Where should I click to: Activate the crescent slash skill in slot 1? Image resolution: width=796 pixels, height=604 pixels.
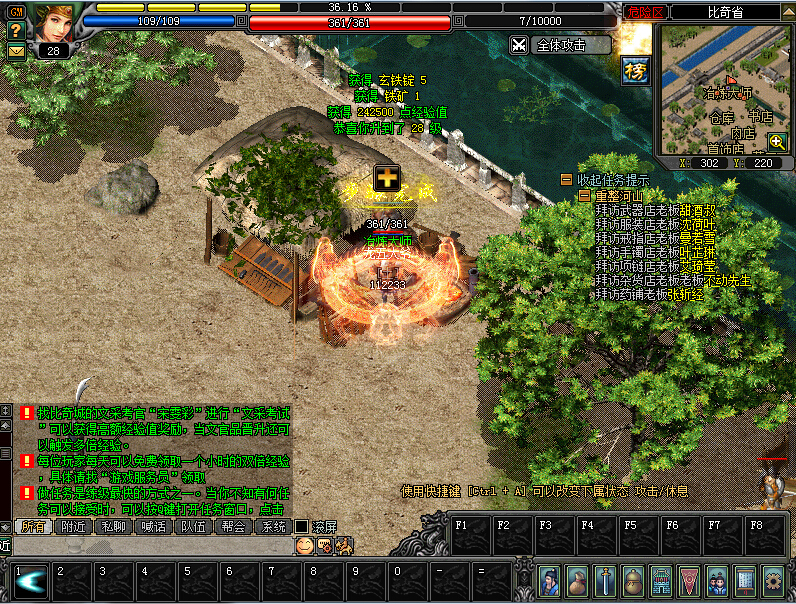click(29, 582)
